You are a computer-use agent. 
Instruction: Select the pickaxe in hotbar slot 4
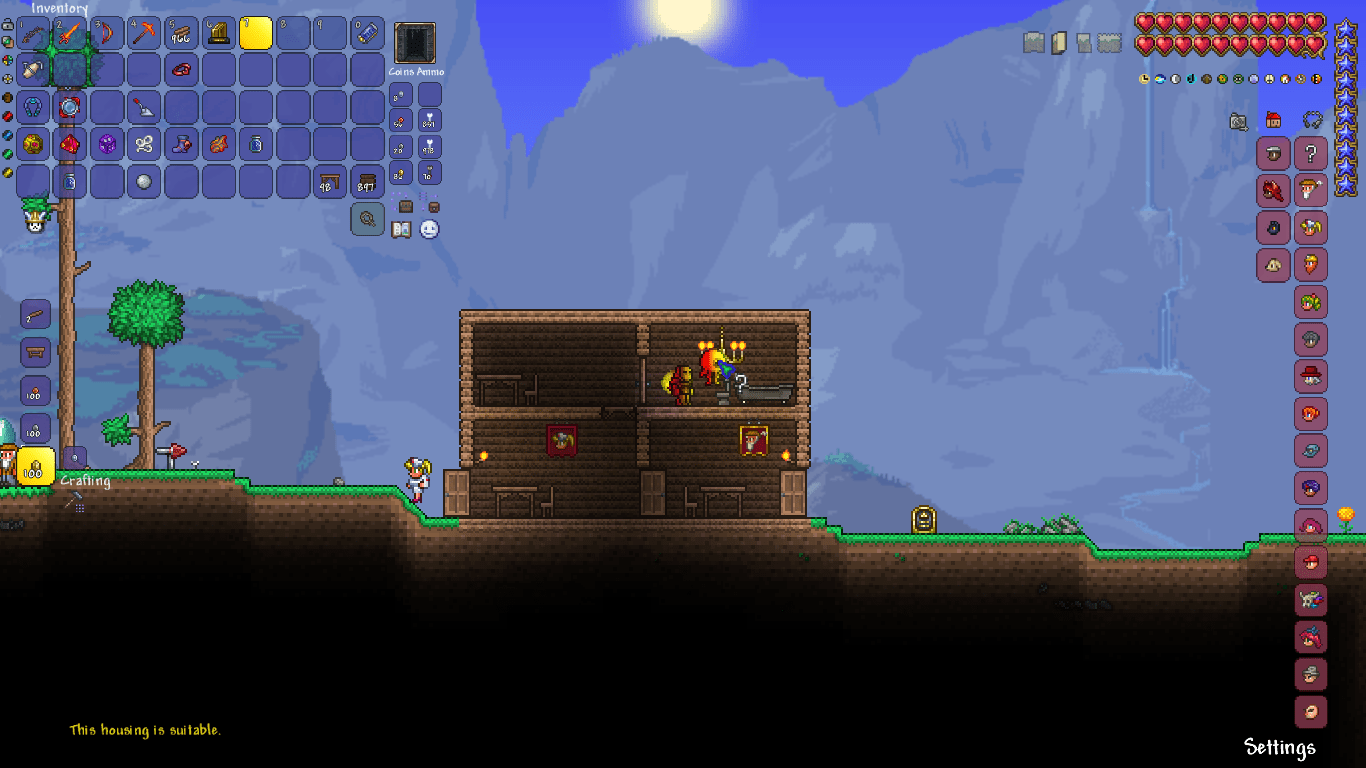(143, 33)
